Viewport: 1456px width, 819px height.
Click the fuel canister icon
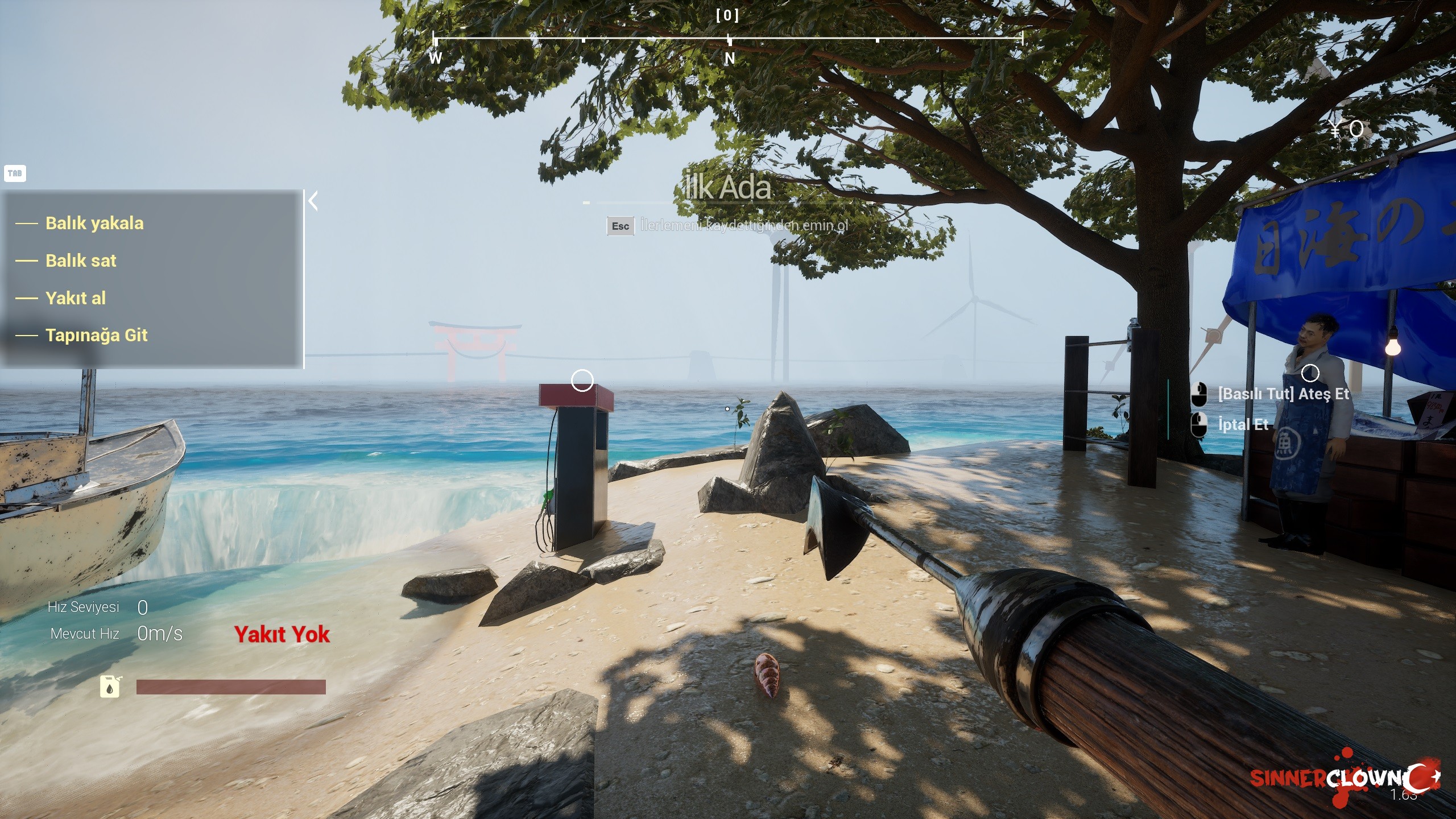tap(110, 686)
